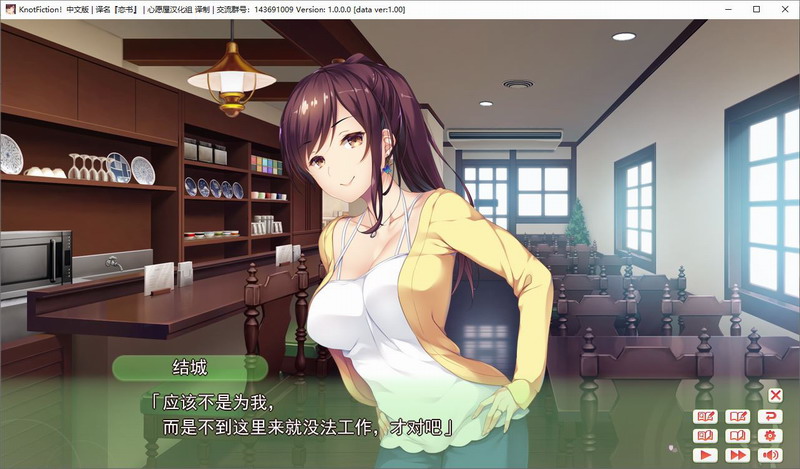Viewport: 800px width, 469px height.
Task: Activate skip with the double-arrow fast-forward button
Action: point(738,456)
